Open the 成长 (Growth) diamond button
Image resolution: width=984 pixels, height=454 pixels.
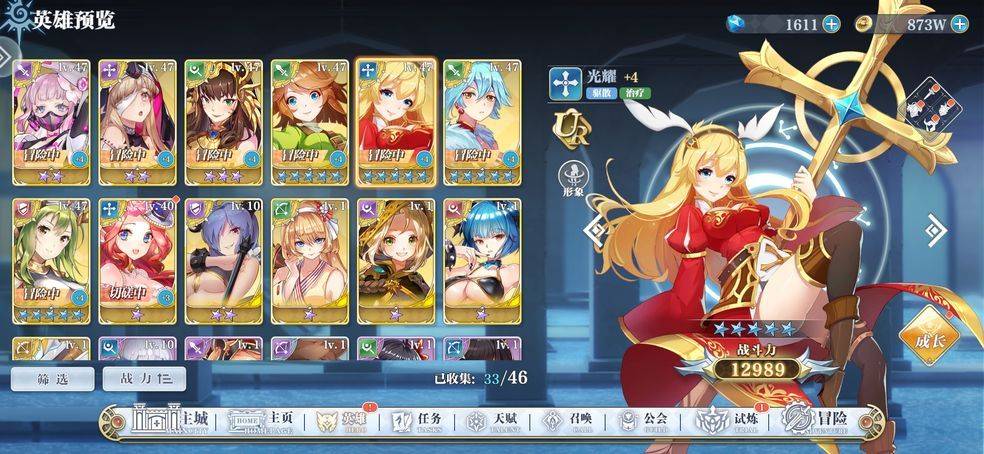click(x=929, y=337)
